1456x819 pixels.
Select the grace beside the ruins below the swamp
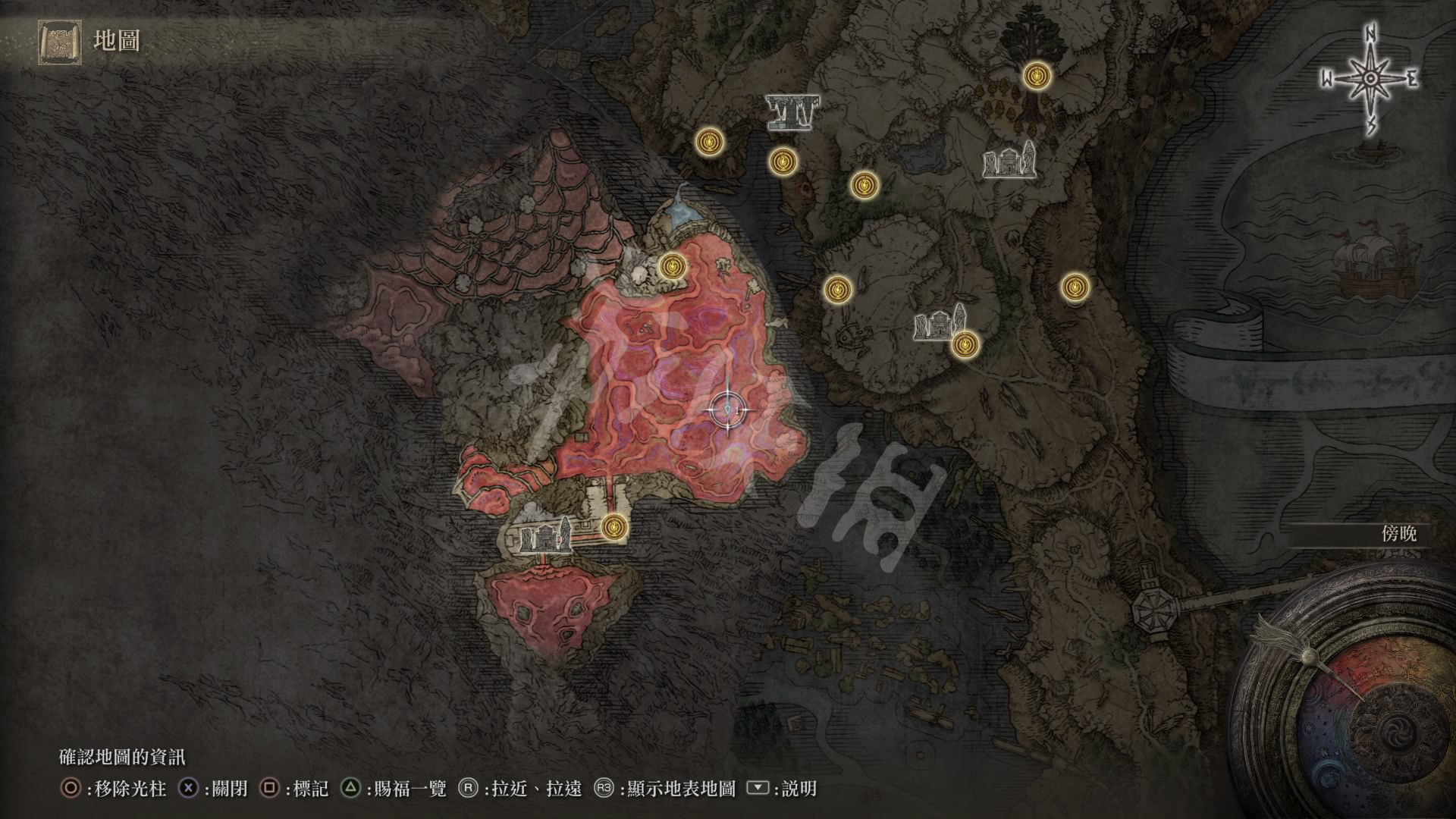click(614, 526)
